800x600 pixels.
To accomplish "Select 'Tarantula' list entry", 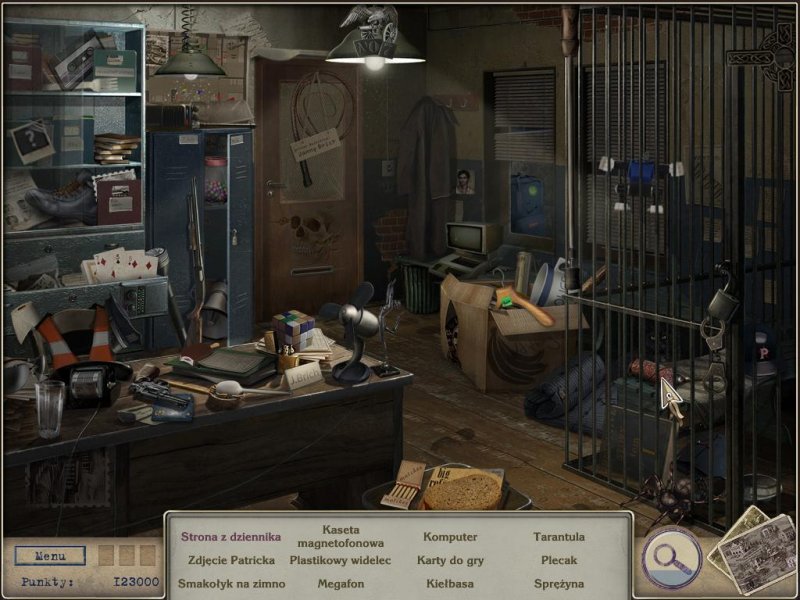I will pyautogui.click(x=559, y=537).
